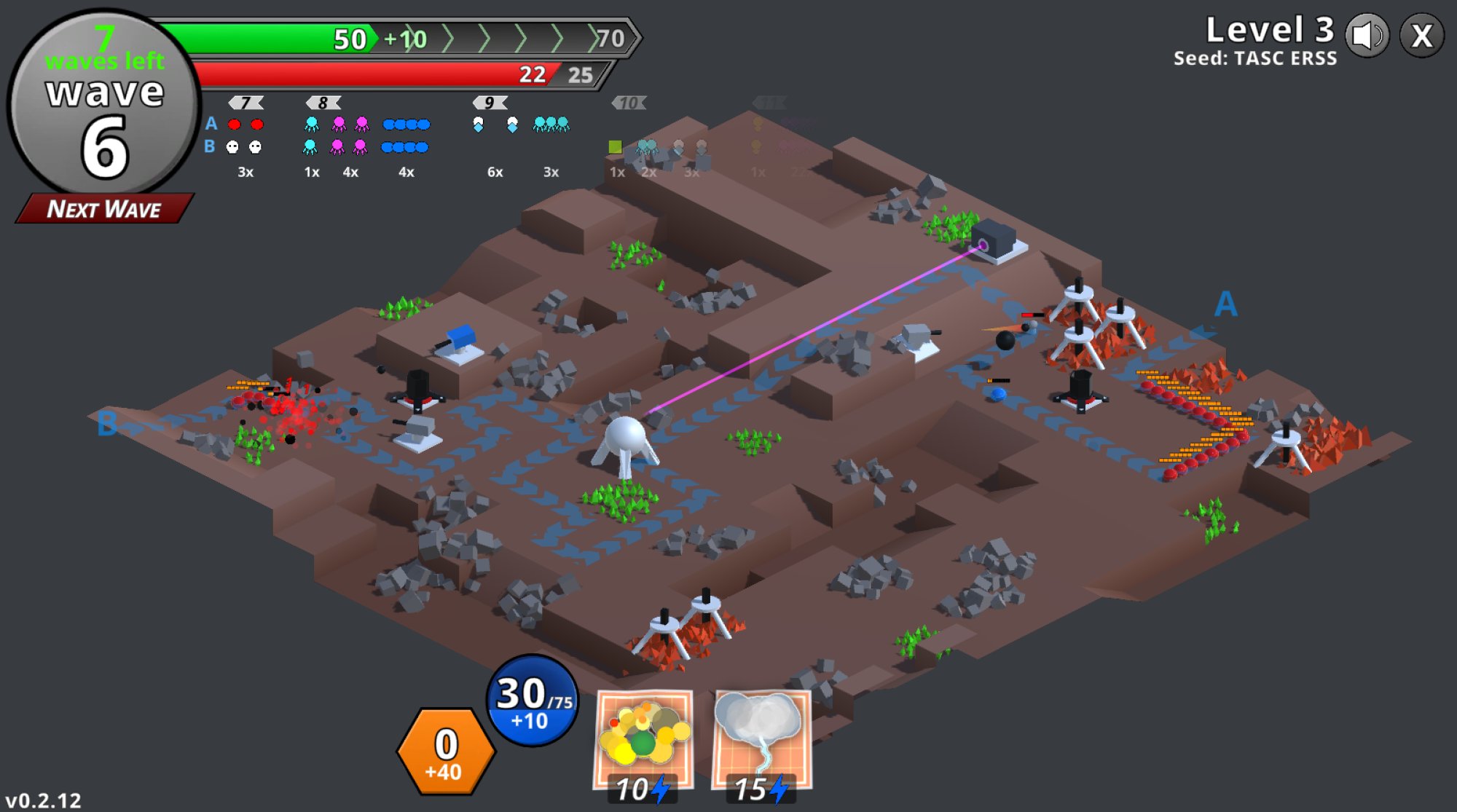
Task: Select the storm cloud ability card costing 15
Action: tap(761, 741)
